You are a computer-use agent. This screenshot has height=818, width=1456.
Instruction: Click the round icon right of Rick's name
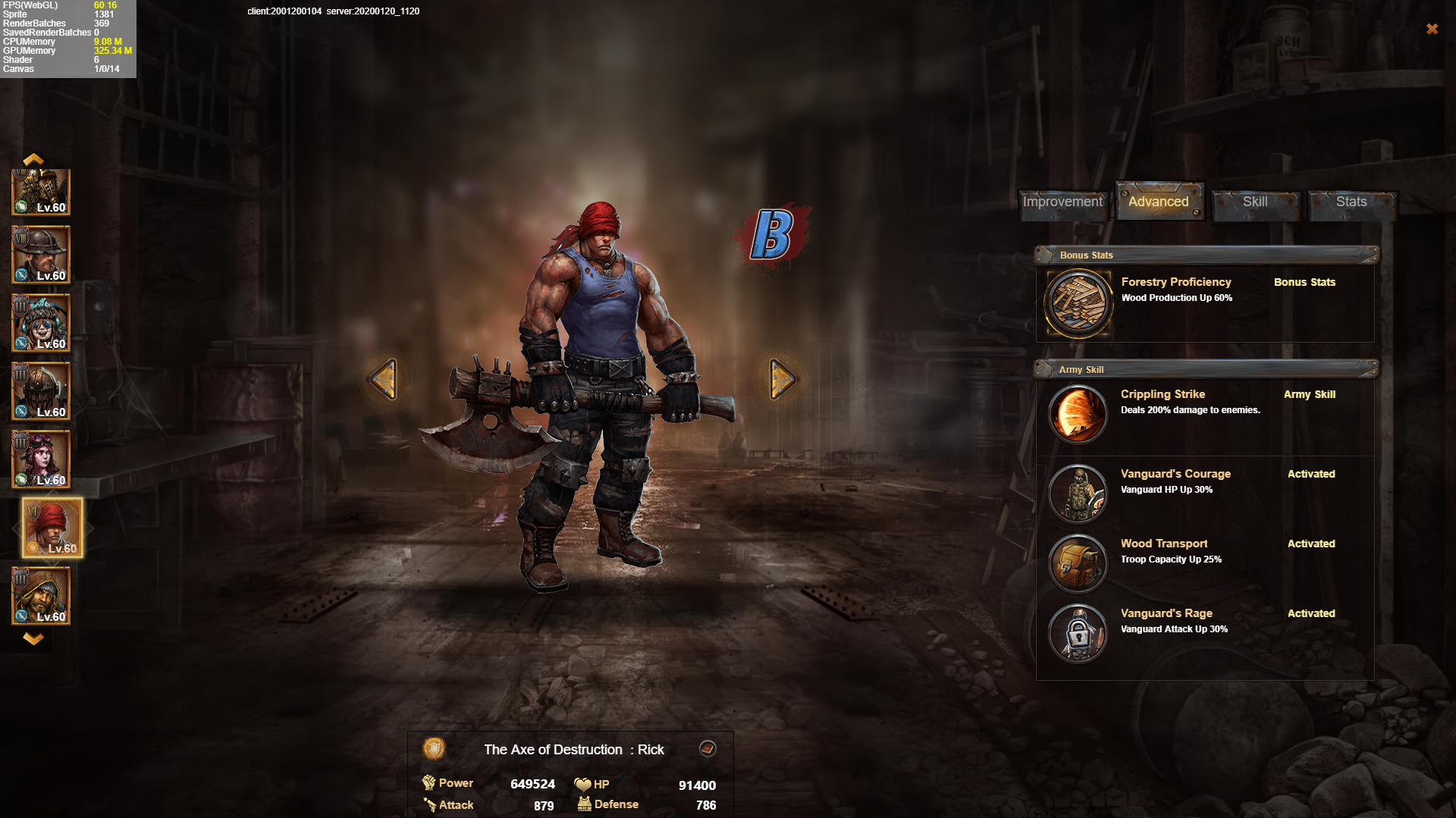708,749
